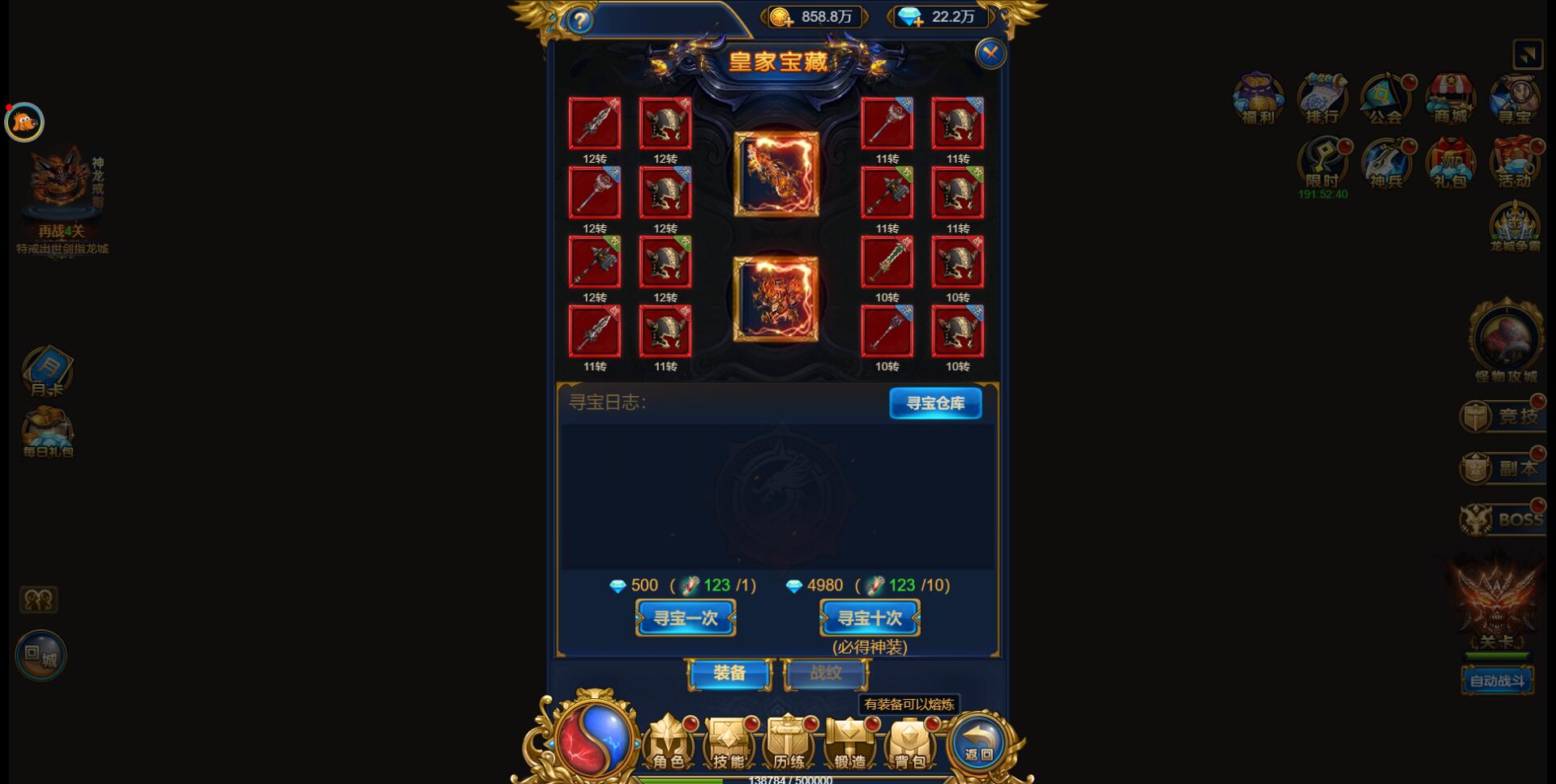Screen dimensions: 1556x784
Task: Select the 装备 tab
Action: [729, 674]
